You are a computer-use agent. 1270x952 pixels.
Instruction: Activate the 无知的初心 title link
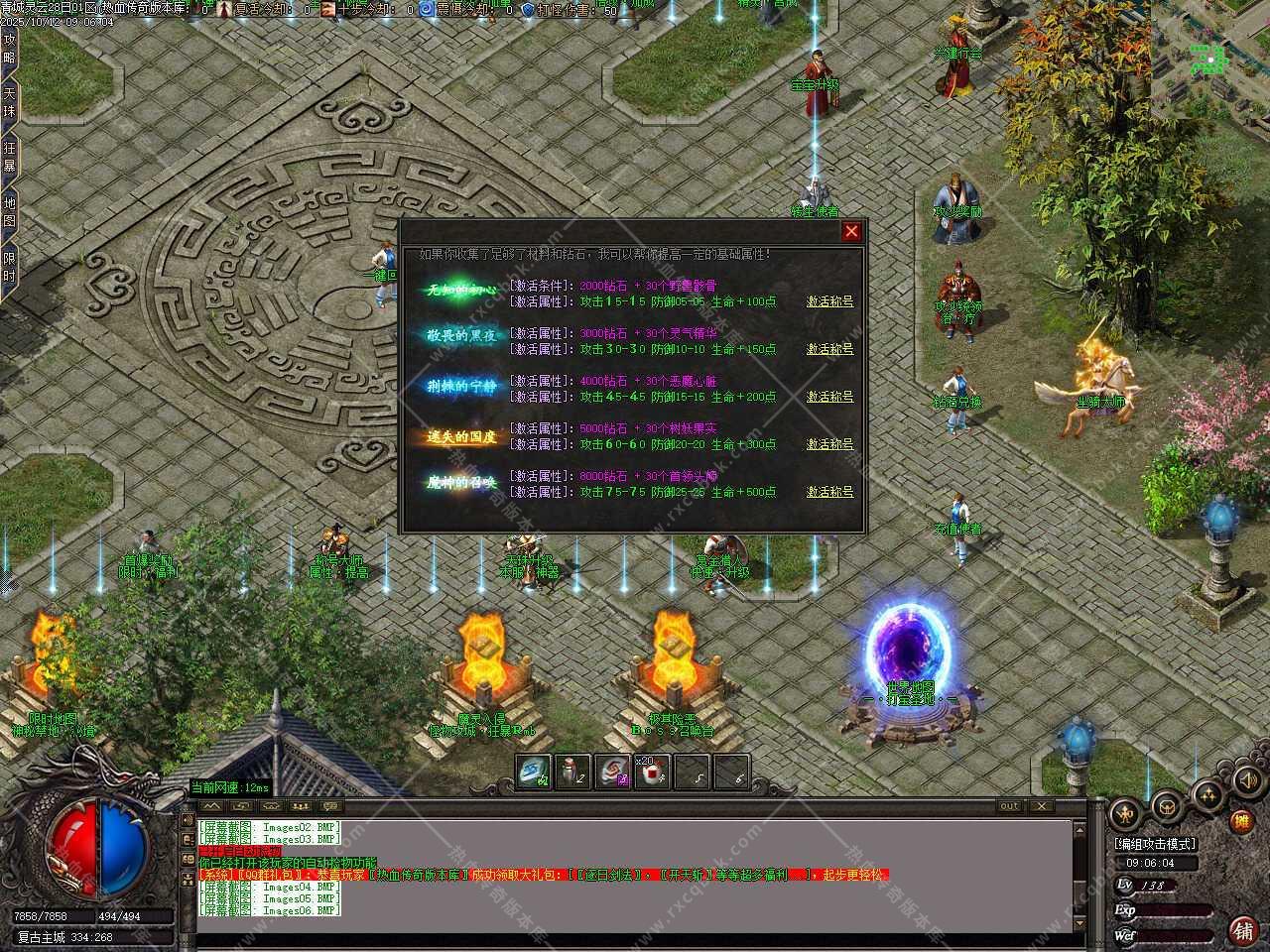(829, 301)
